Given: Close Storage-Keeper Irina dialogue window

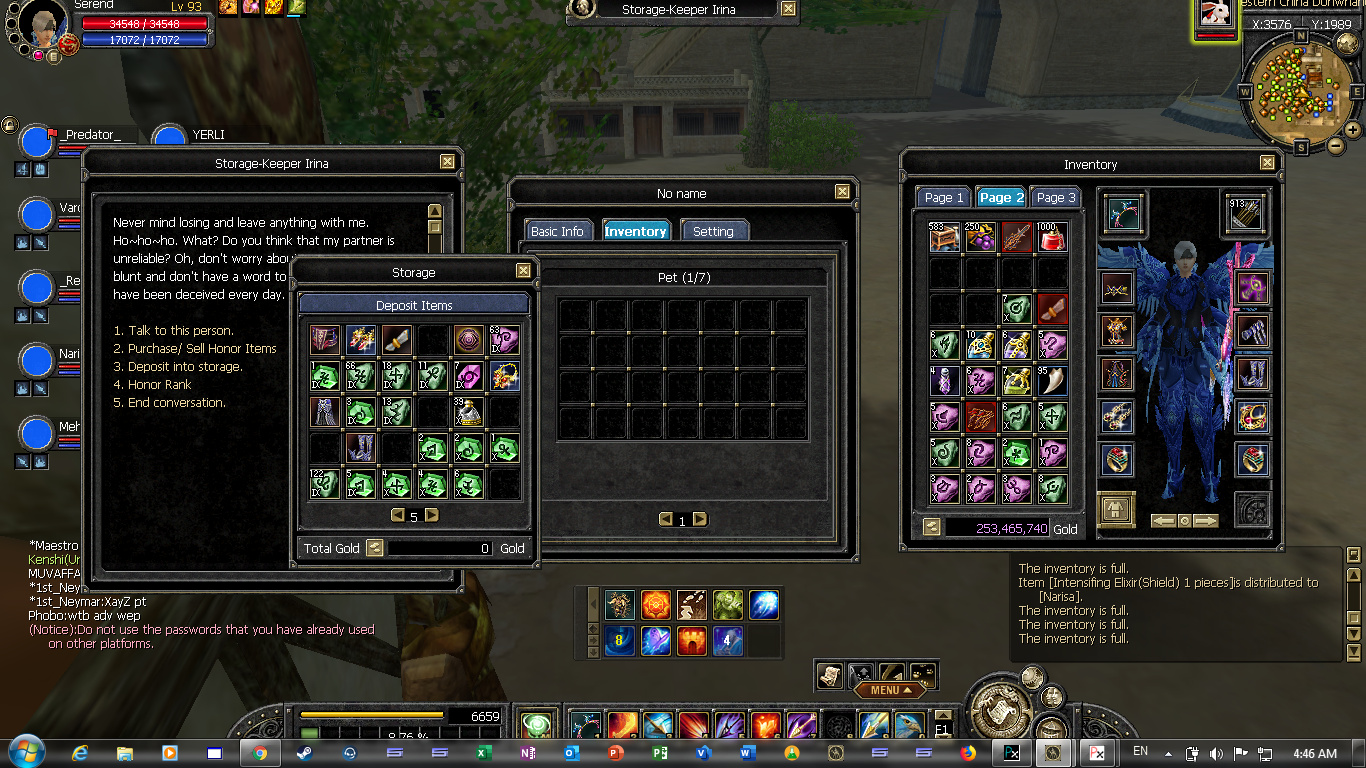Looking at the screenshot, I should click(447, 162).
